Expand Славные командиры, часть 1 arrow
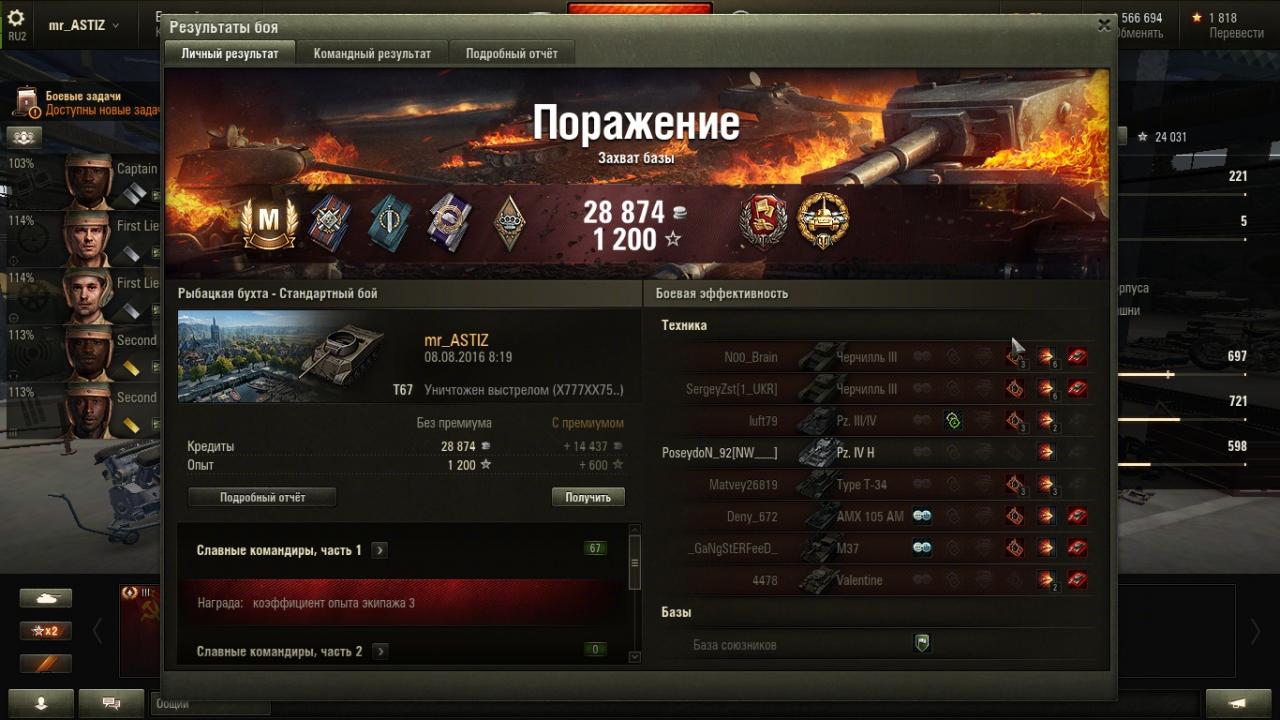The height and width of the screenshot is (720, 1280). coord(380,550)
